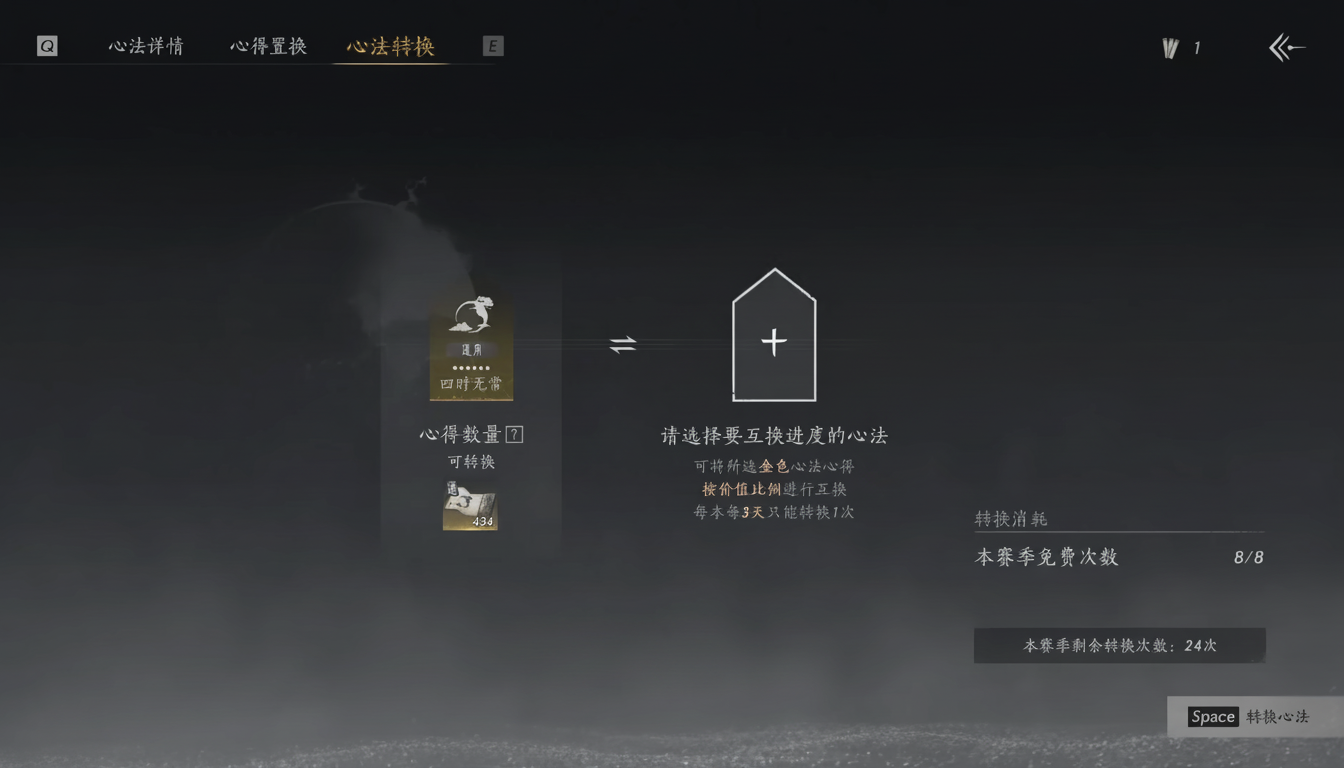Select the 心法转换 tab

390,45
